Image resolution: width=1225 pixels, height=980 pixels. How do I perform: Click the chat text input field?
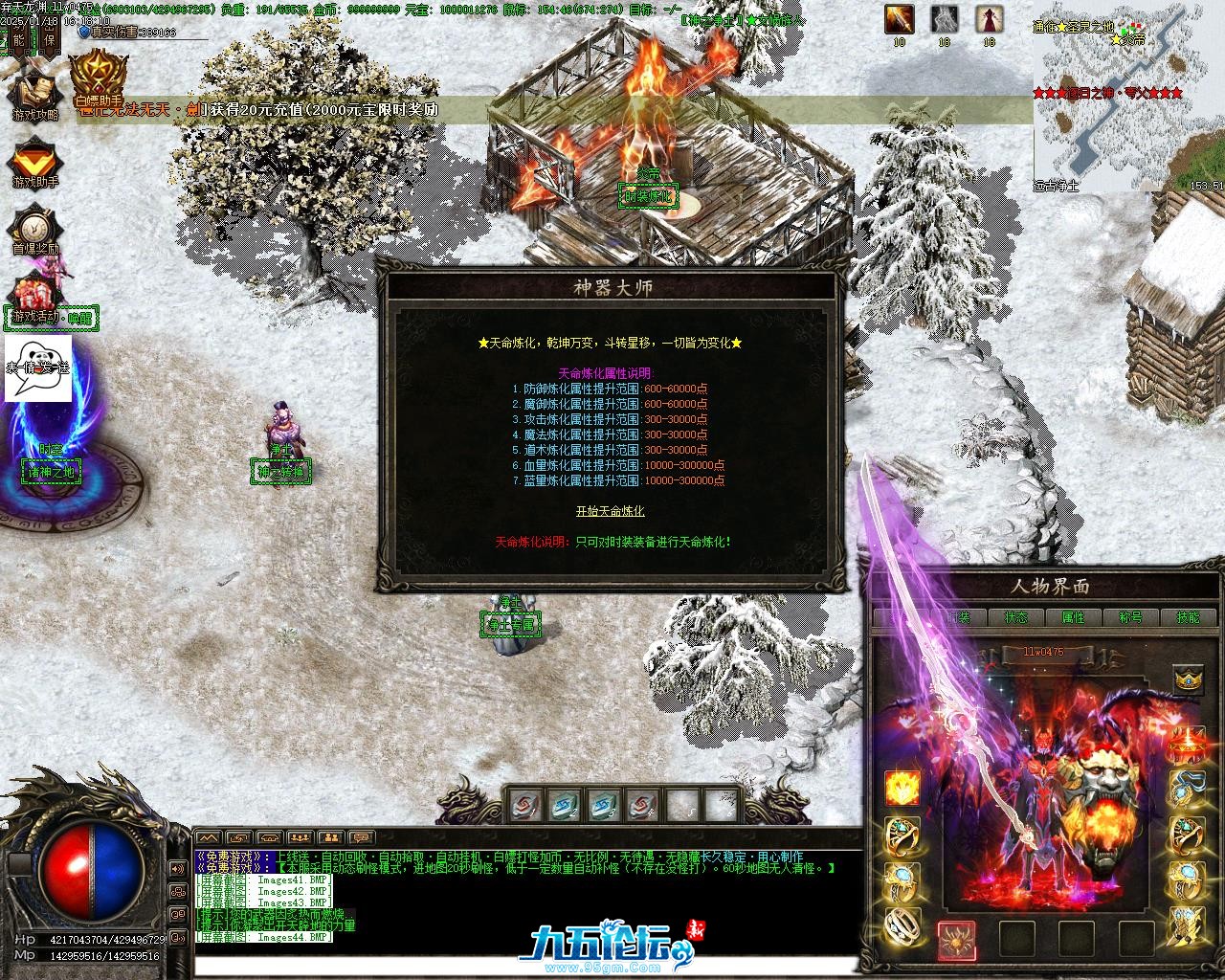click(526, 967)
